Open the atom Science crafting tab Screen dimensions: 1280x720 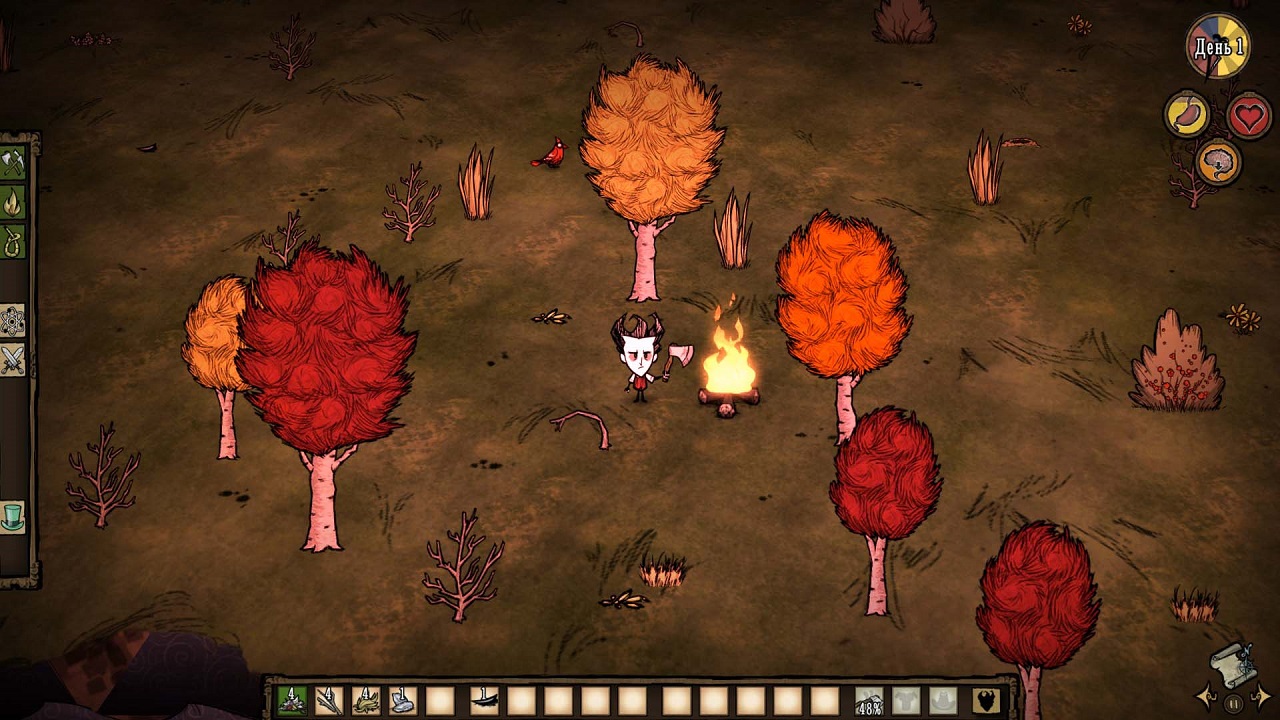13,320
